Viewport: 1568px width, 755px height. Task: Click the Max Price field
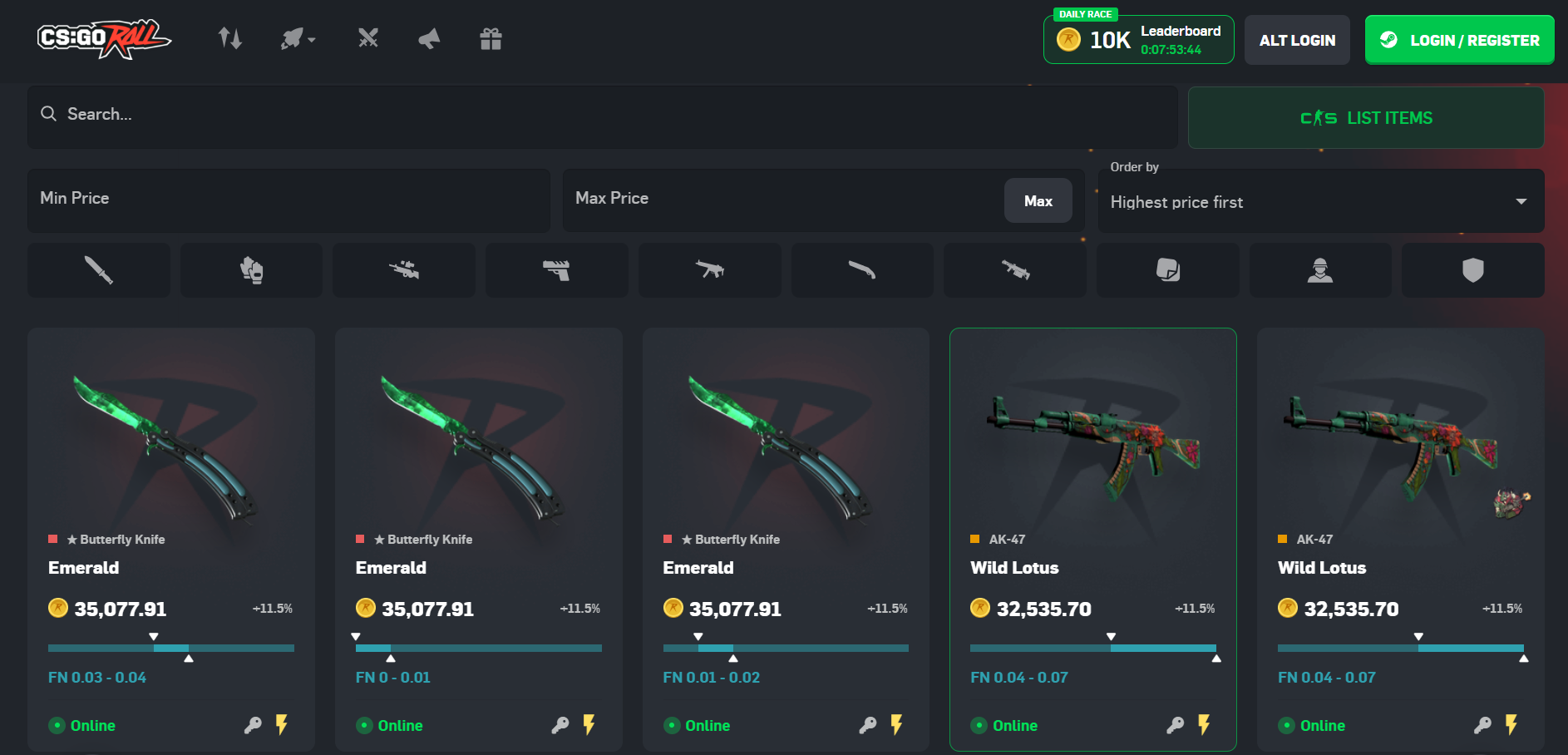point(782,200)
